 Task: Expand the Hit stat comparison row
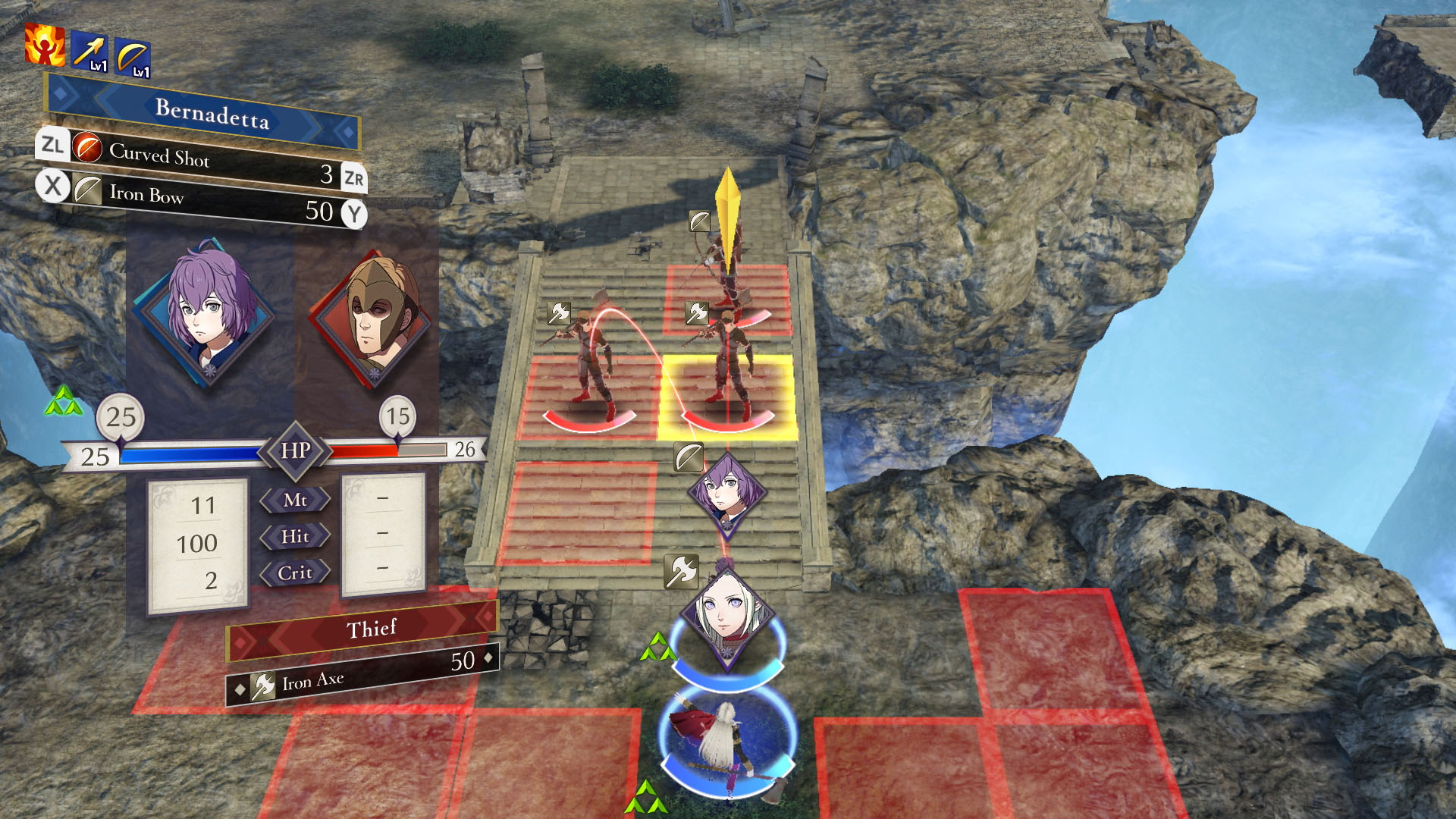[x=295, y=537]
